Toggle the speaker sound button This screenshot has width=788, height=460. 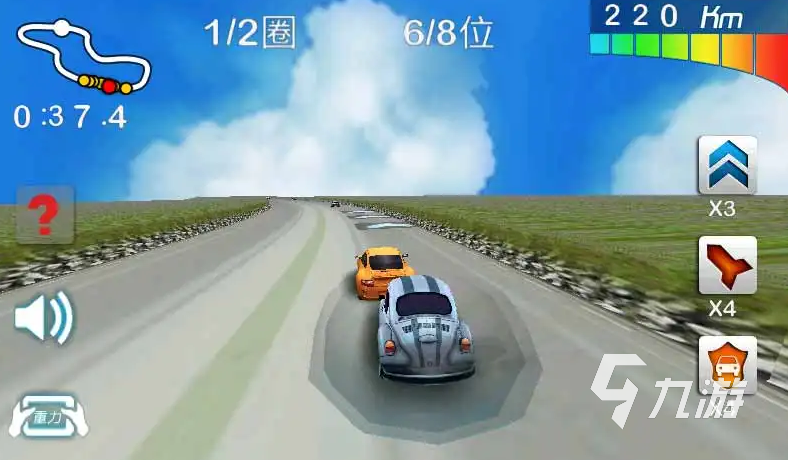pos(44,318)
